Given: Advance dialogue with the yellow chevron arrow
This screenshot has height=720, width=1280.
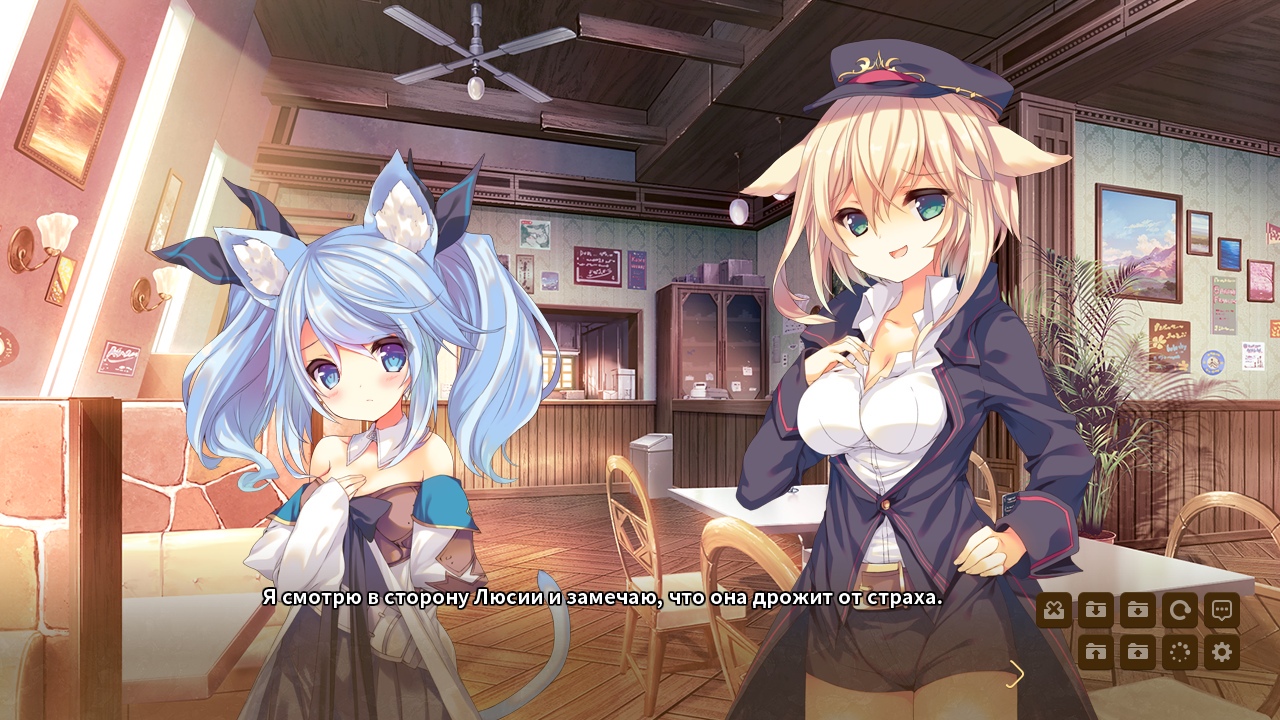Looking at the screenshot, I should (x=1016, y=675).
